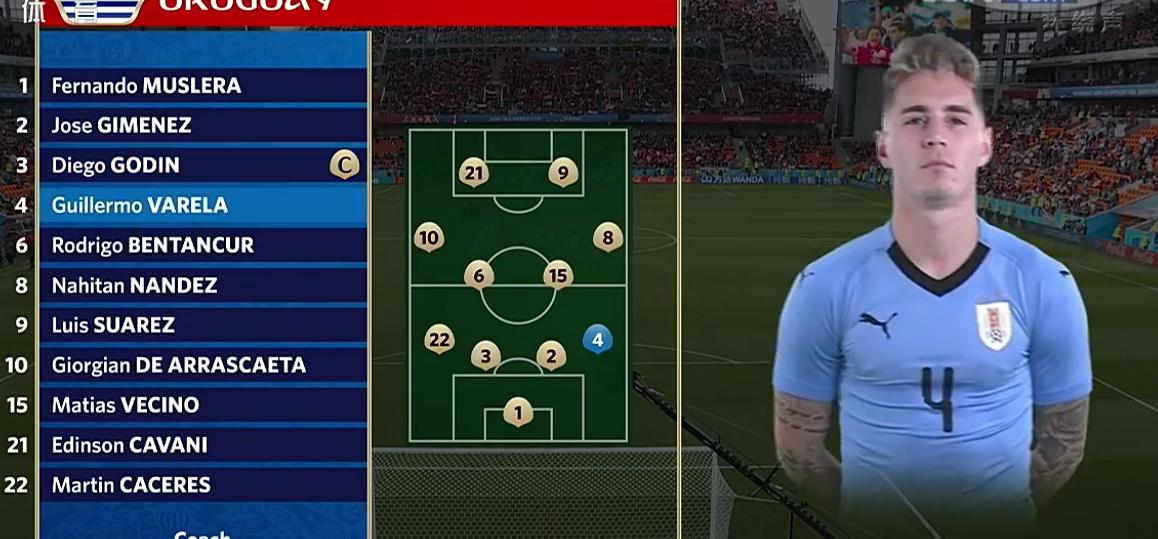
Task: Select the number 8 marker on the formation
Action: (608, 237)
